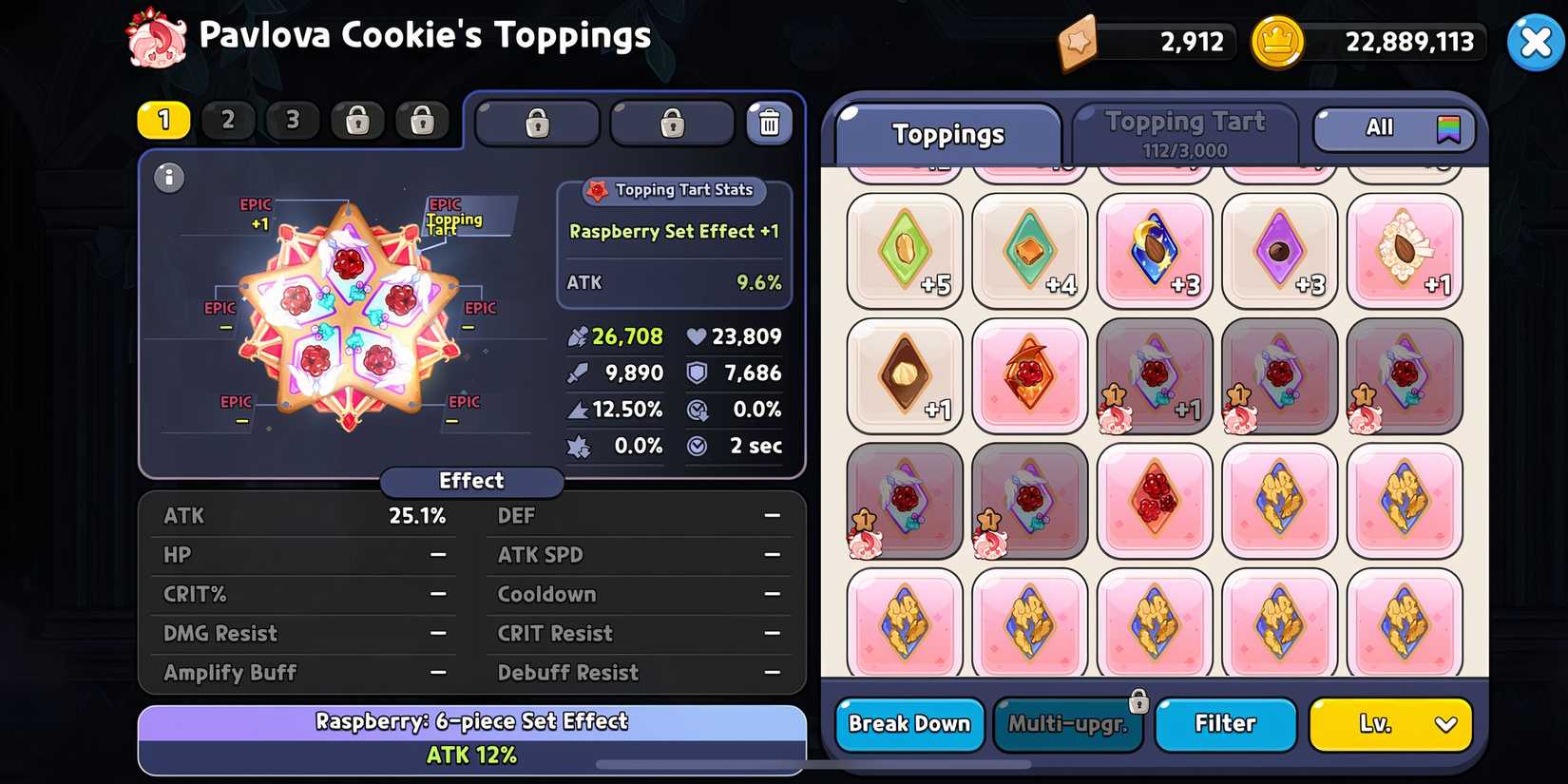Select the green topping with +5 upgrade

[x=904, y=251]
